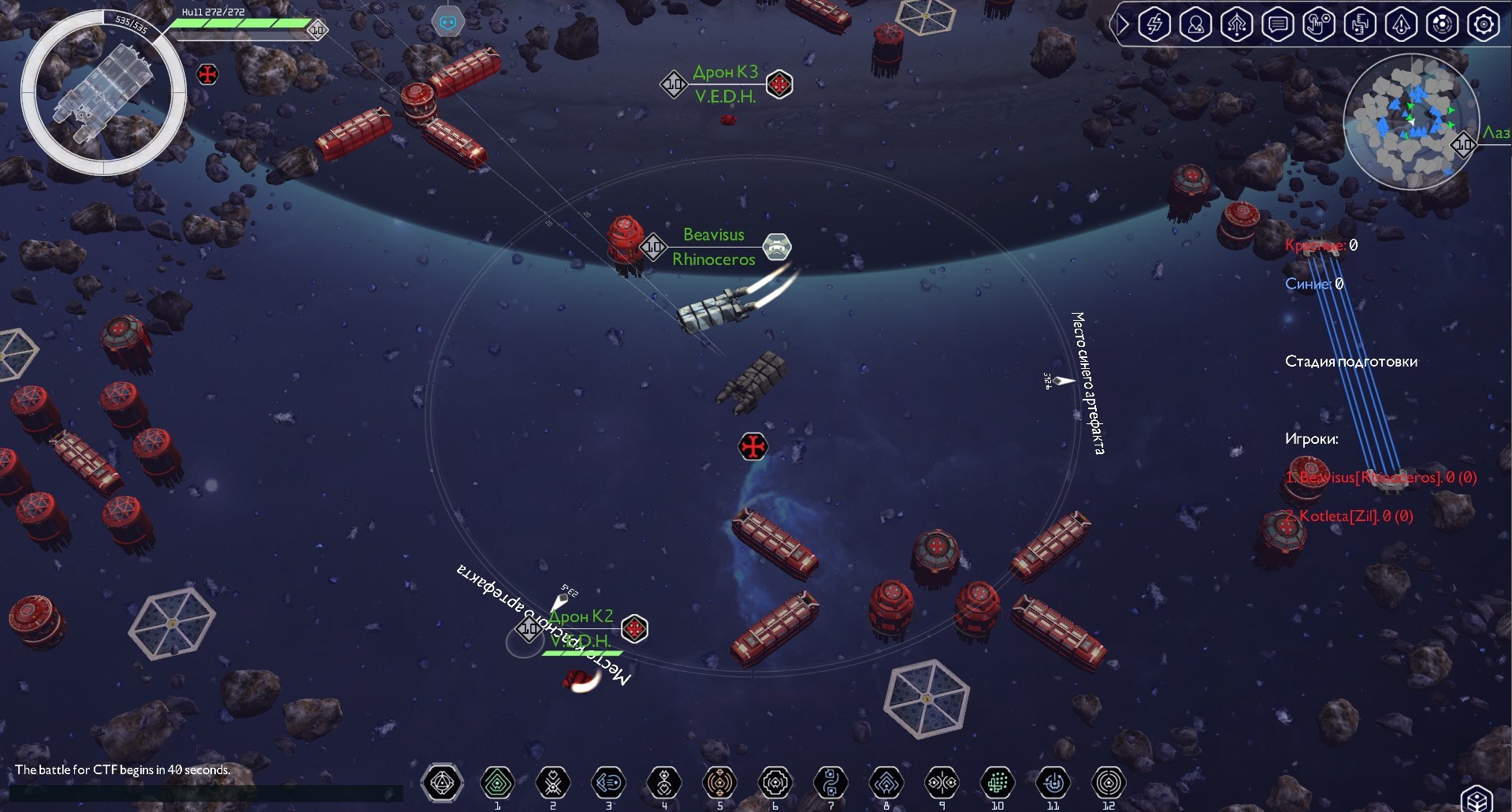Open the chat speech-bubble panel
Image resolution: width=1512 pixels, height=812 pixels.
pos(1277,24)
